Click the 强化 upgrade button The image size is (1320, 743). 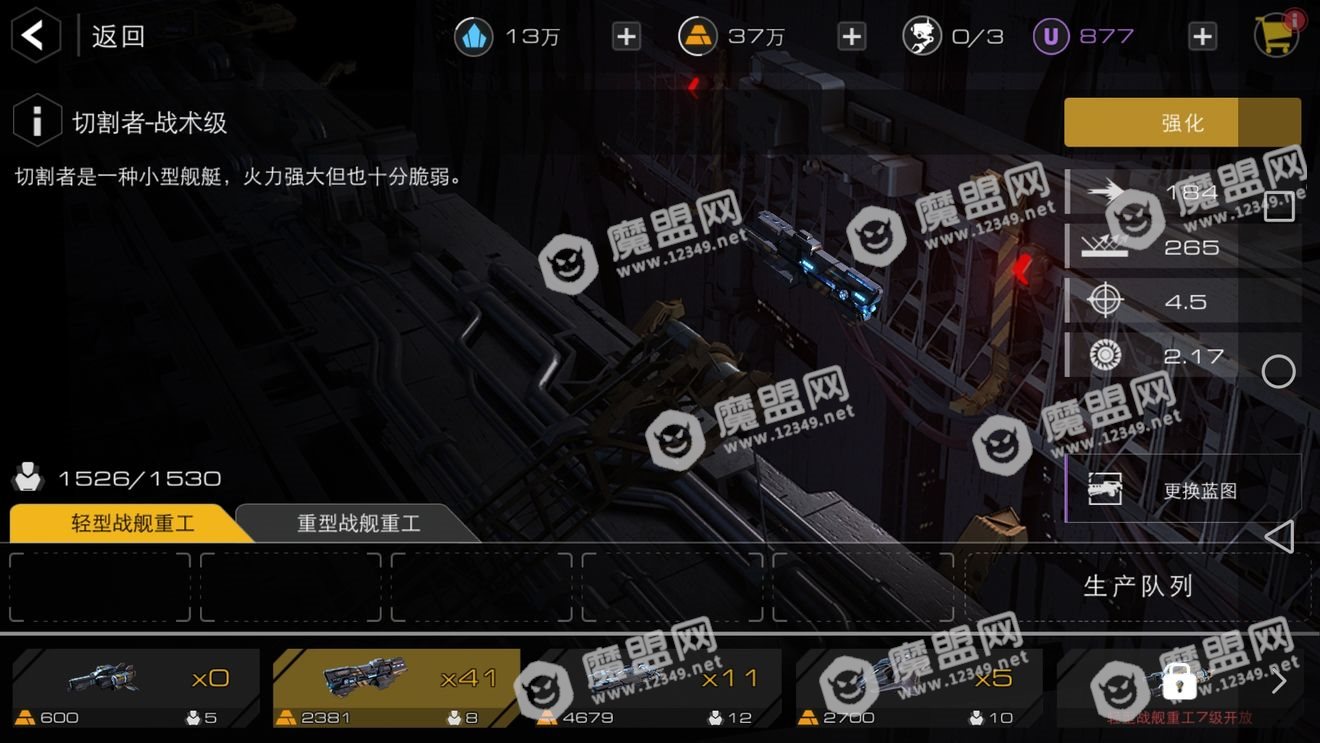click(x=1182, y=123)
